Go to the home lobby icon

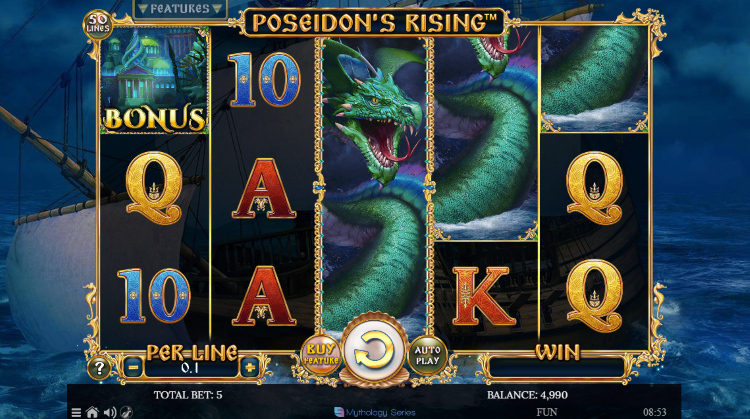coord(92,411)
